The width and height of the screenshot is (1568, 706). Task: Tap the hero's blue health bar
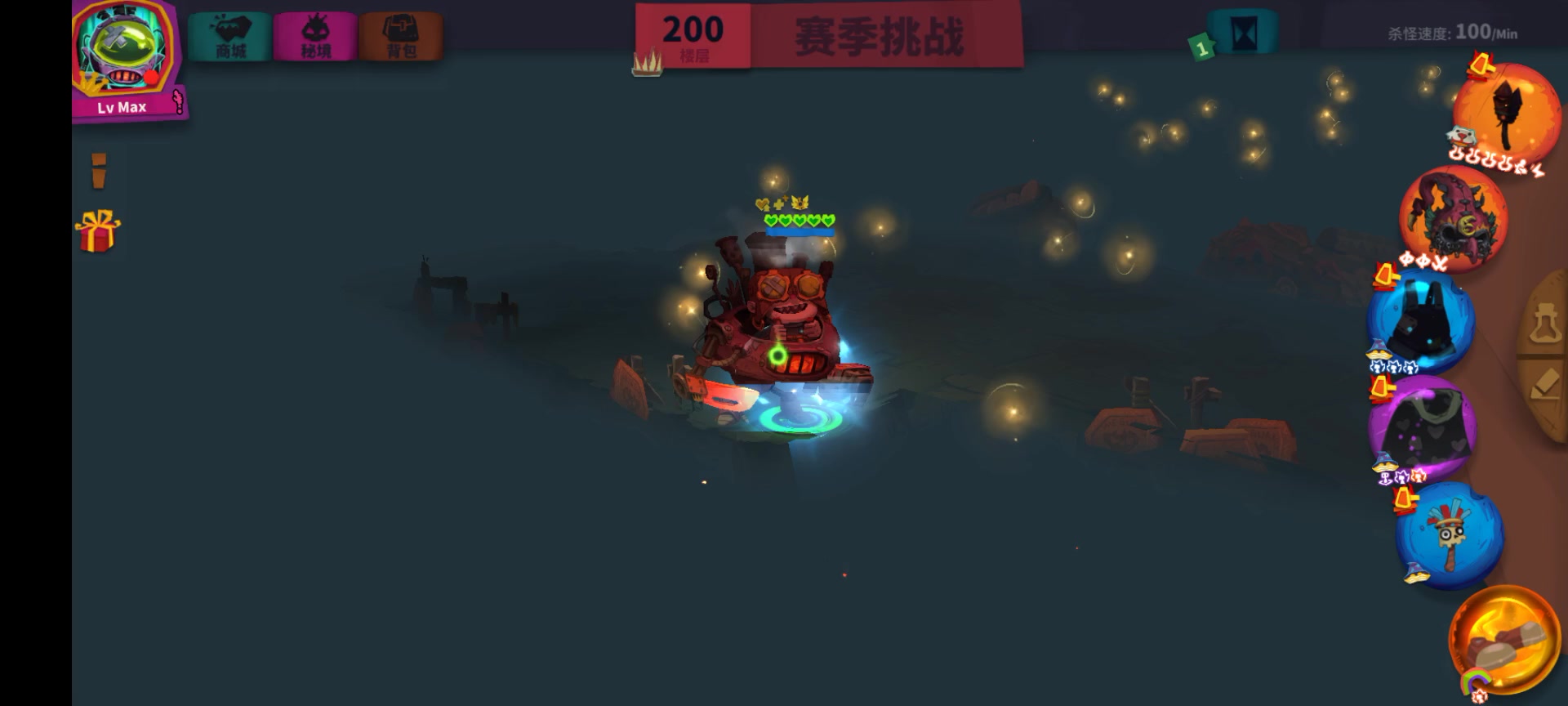pos(799,230)
